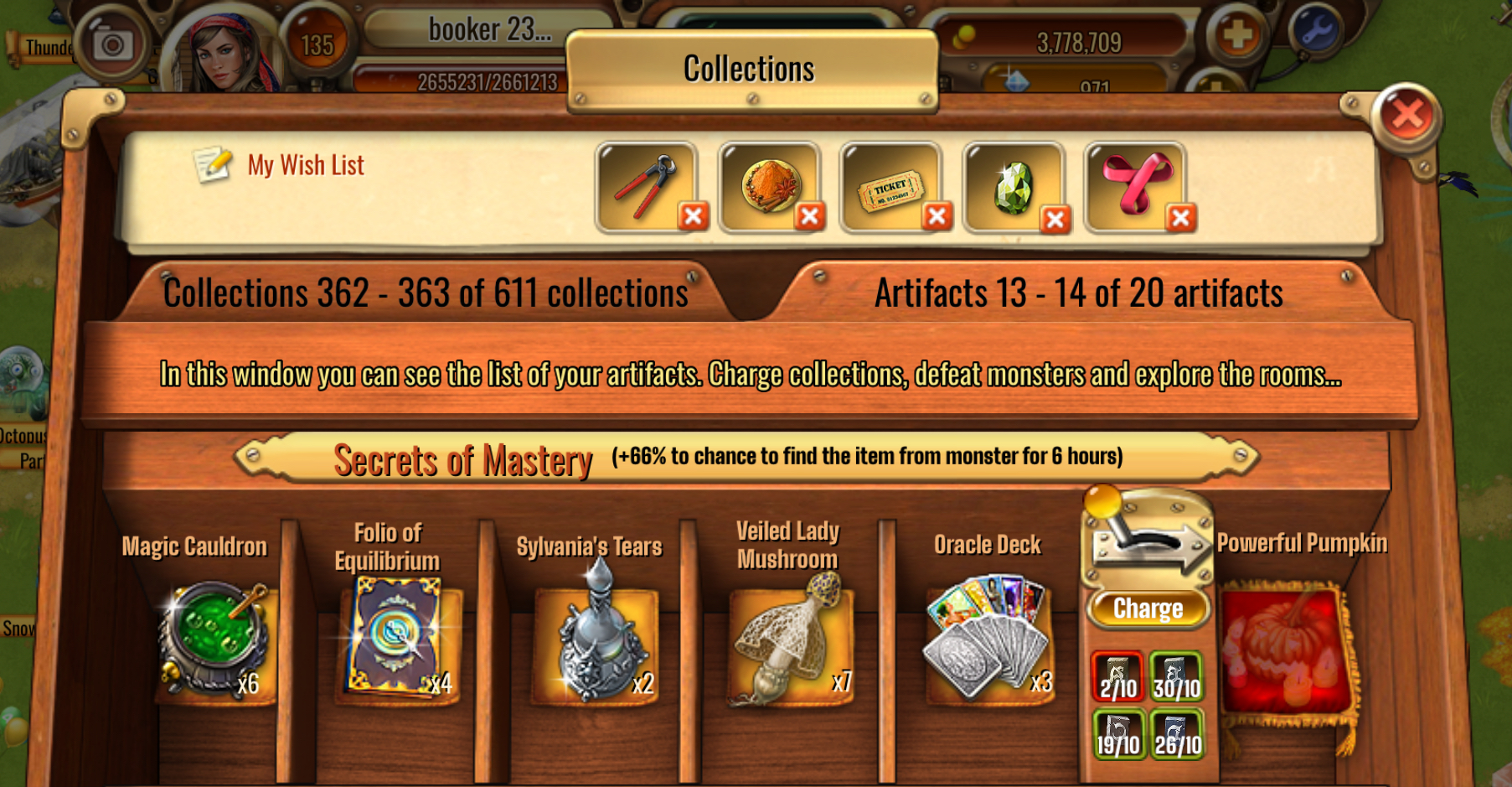
Task: Remove the red ribbon from wish list
Action: [x=1180, y=218]
